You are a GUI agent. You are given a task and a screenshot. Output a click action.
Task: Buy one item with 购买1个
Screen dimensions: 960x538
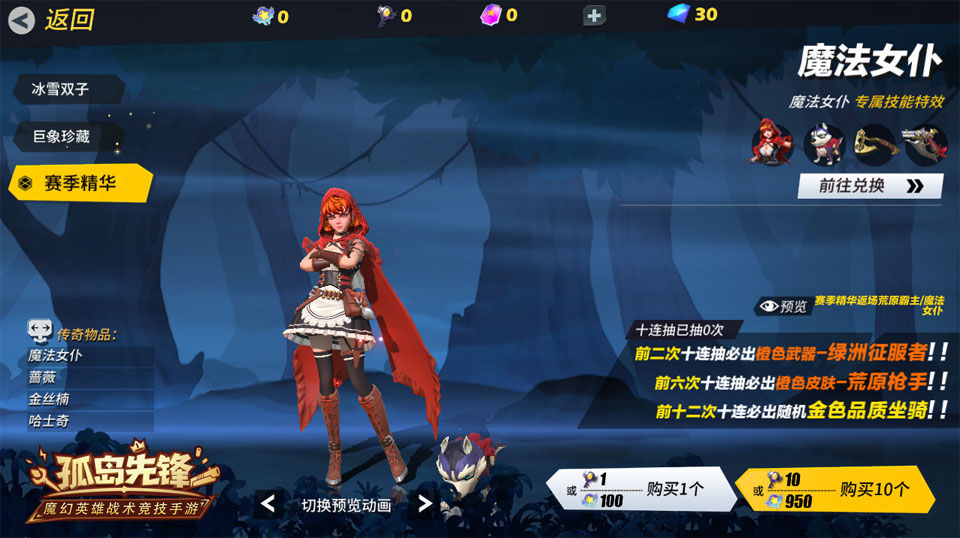click(641, 490)
